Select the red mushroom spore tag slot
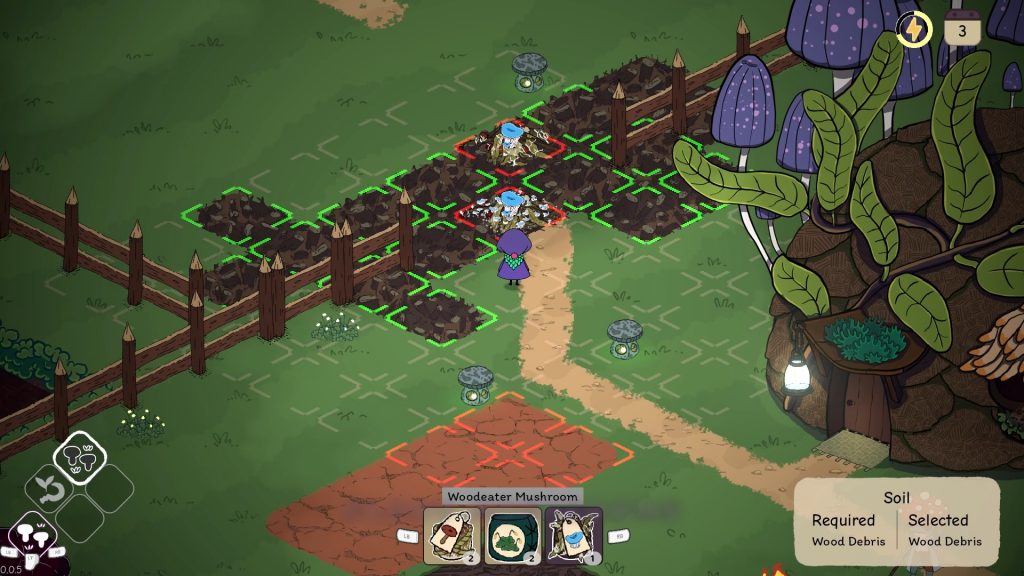This screenshot has height=576, width=1024. coord(452,536)
